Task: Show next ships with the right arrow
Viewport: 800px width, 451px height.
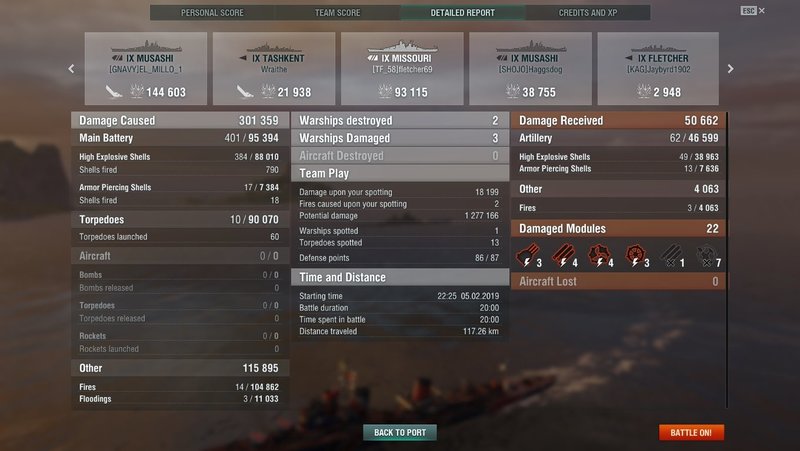Action: [730, 69]
